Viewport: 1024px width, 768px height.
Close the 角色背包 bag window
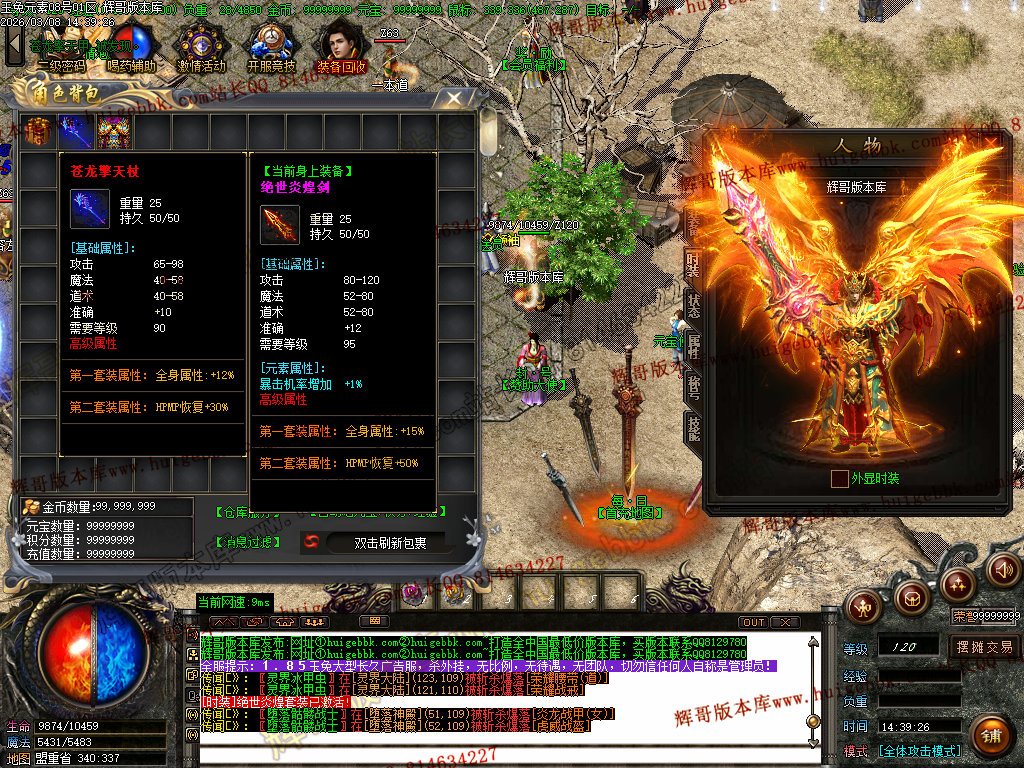coord(454,98)
